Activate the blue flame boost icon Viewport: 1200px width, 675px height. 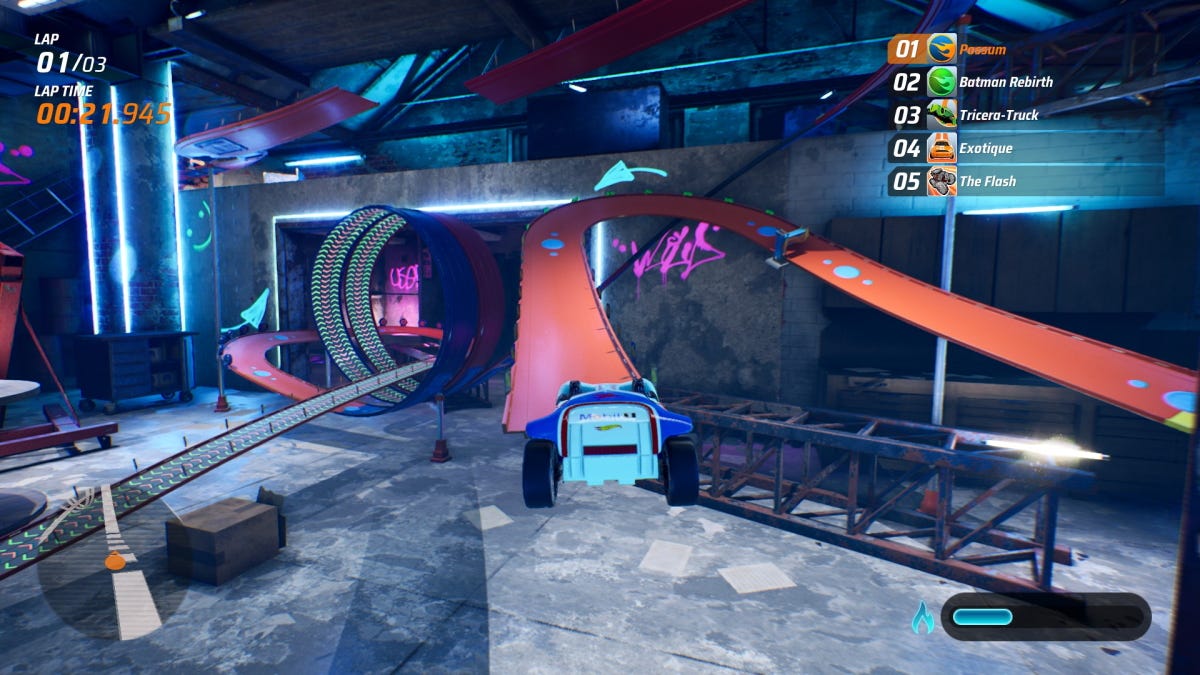(x=922, y=618)
